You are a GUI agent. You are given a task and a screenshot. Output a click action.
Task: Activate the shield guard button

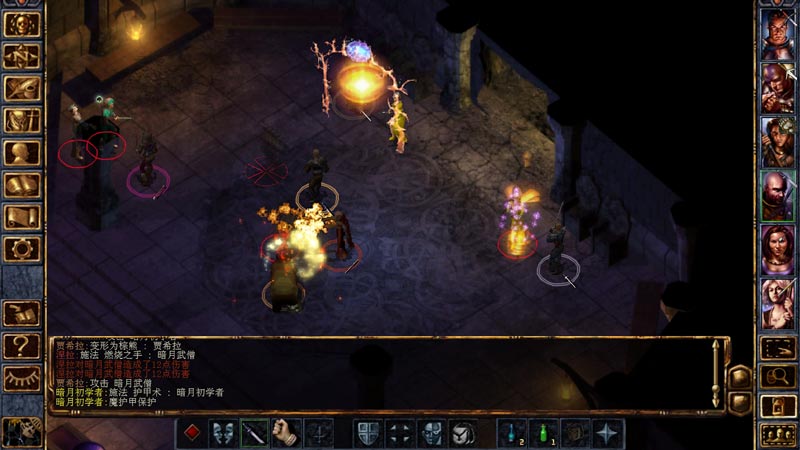[368, 433]
